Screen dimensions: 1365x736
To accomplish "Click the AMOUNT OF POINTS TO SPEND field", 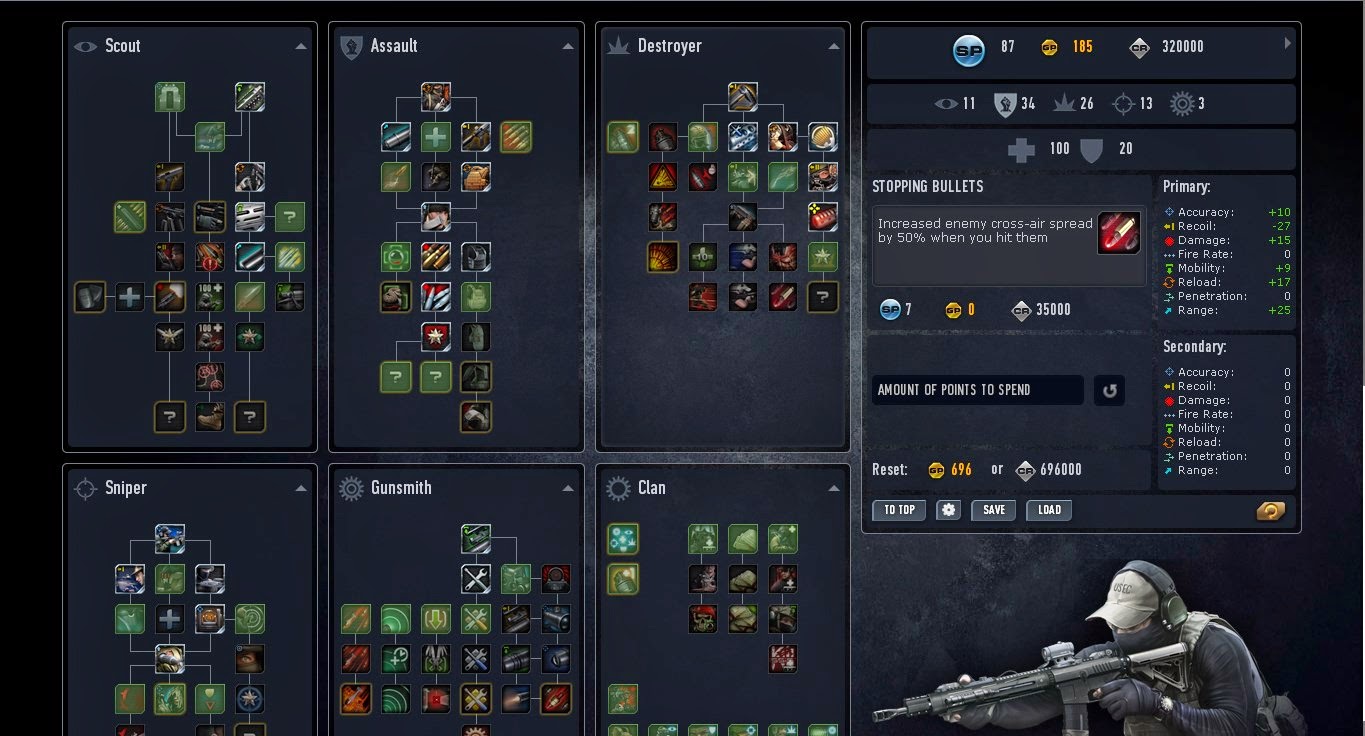I will (x=976, y=390).
